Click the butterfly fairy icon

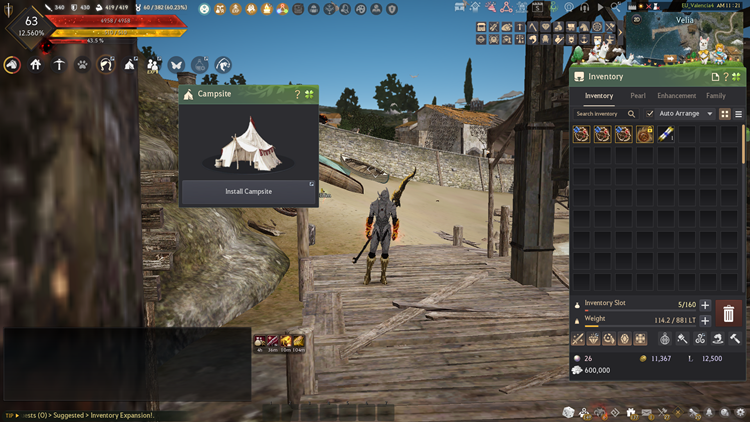pos(177,65)
